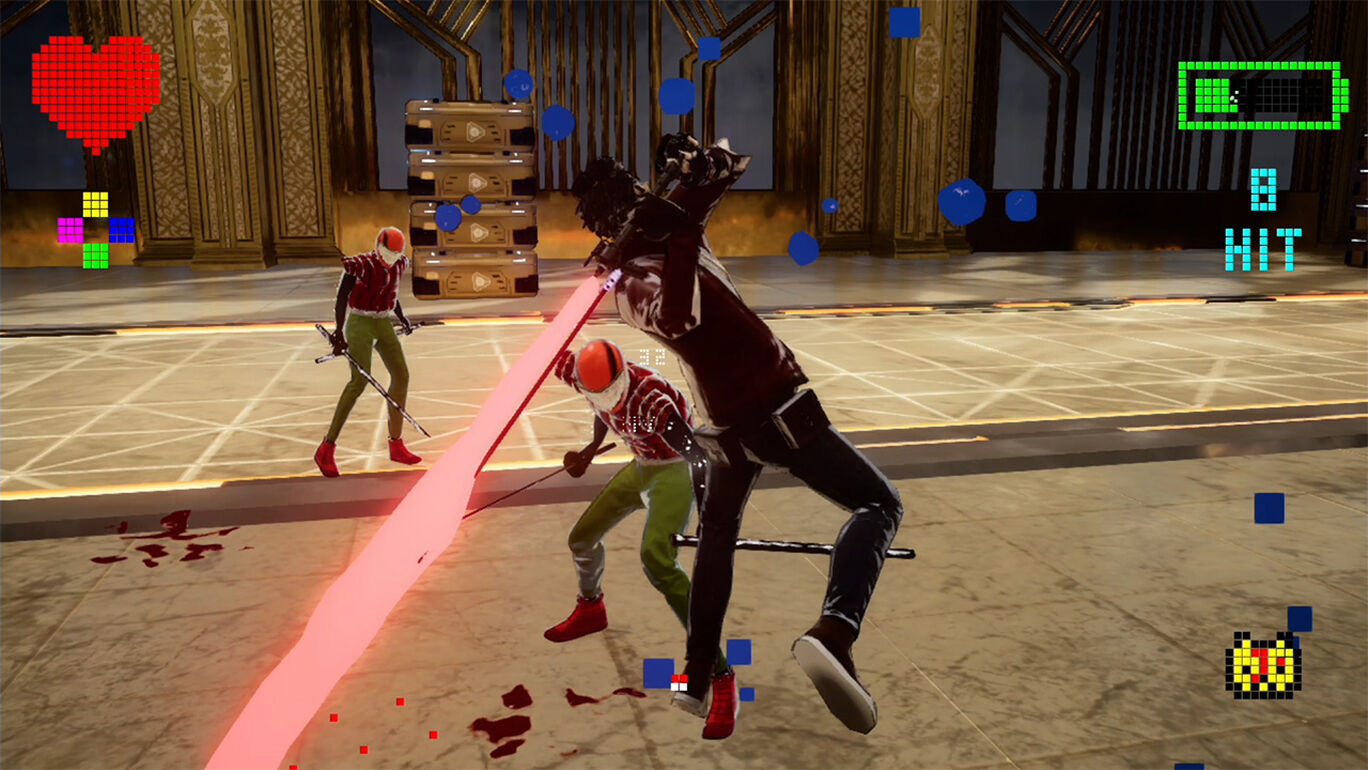Screen dimensions: 1368x770
Task: Activate the magenta skill chip square
Action: (x=70, y=230)
